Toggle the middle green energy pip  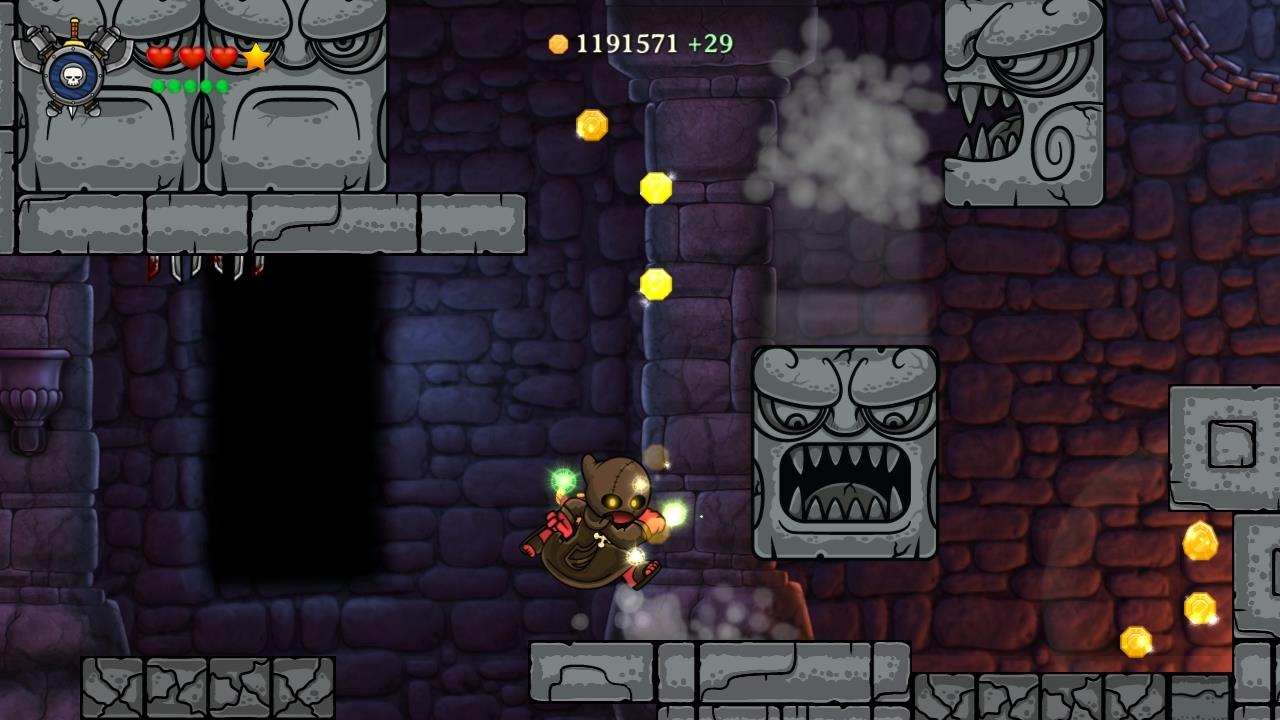point(190,86)
